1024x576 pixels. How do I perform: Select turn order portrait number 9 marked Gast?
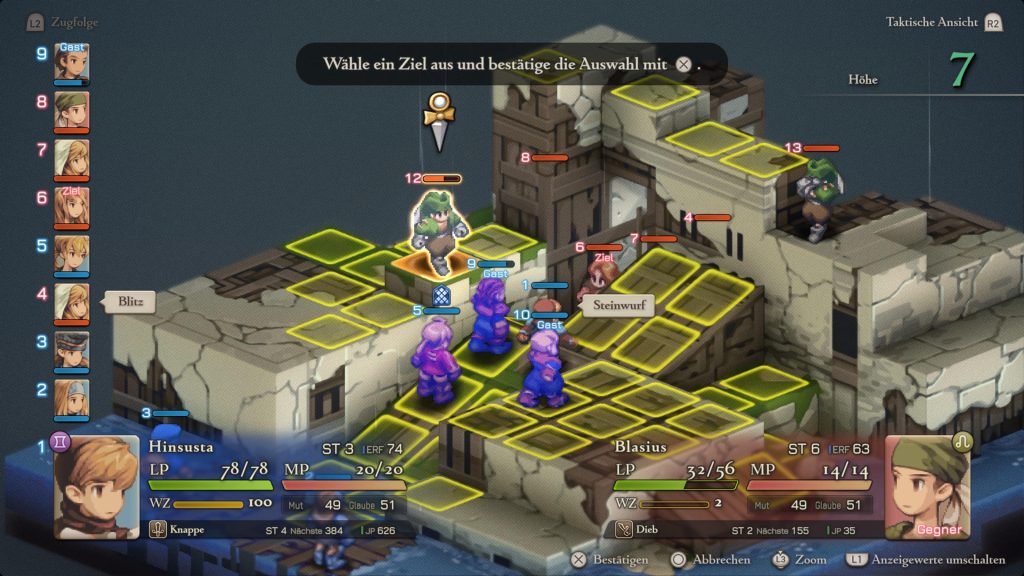click(72, 62)
